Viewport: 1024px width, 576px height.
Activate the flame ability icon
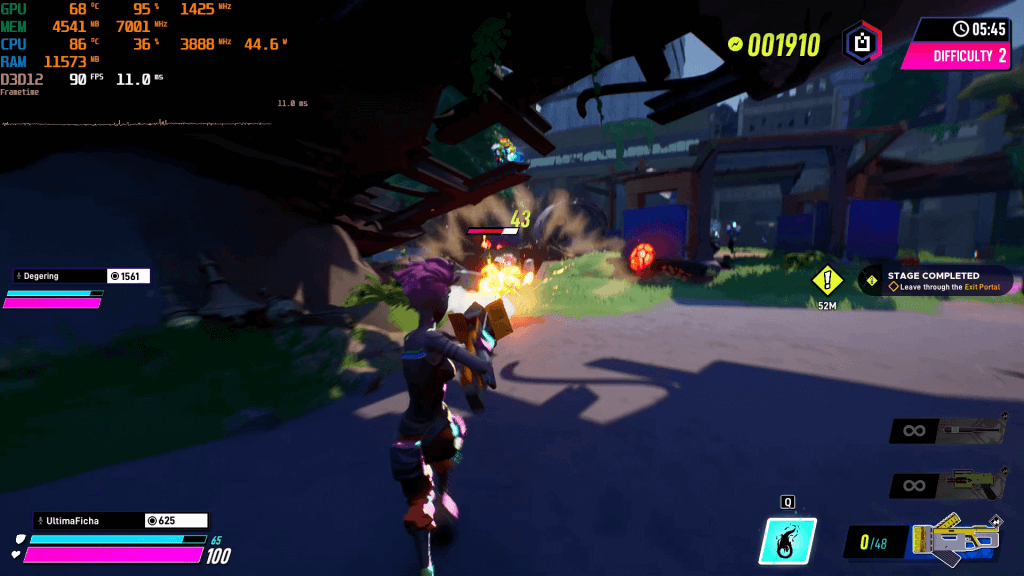(790, 540)
